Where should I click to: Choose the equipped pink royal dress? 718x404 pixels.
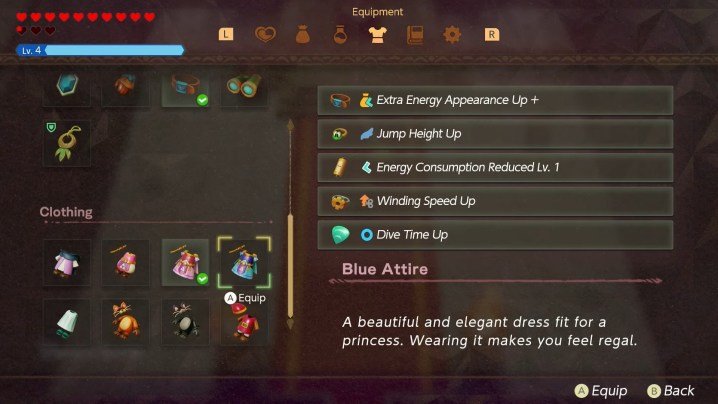[x=185, y=264]
